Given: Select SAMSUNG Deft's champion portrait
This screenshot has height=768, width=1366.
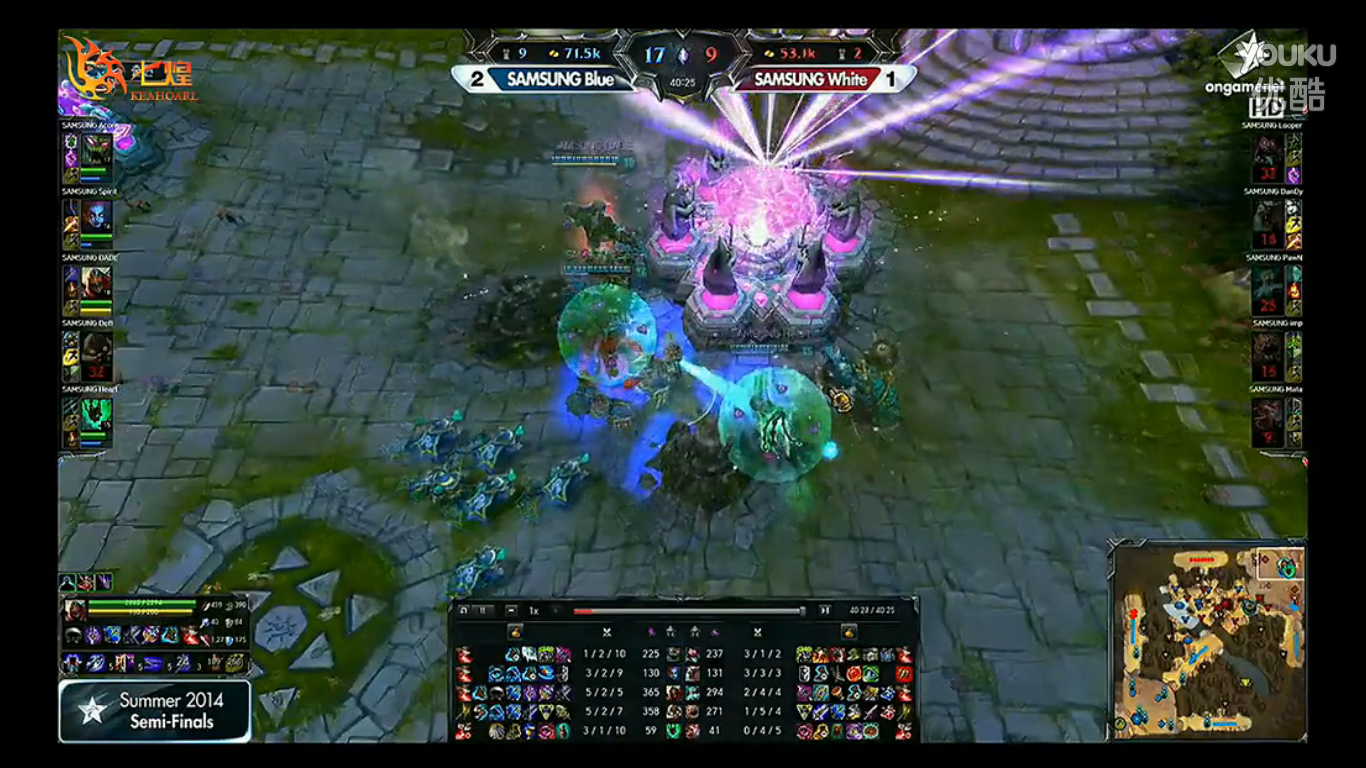Looking at the screenshot, I should 97,353.
